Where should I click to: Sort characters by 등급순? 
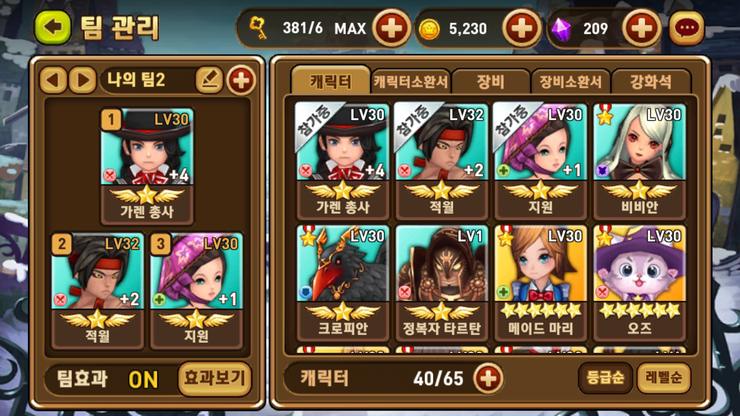coord(605,378)
